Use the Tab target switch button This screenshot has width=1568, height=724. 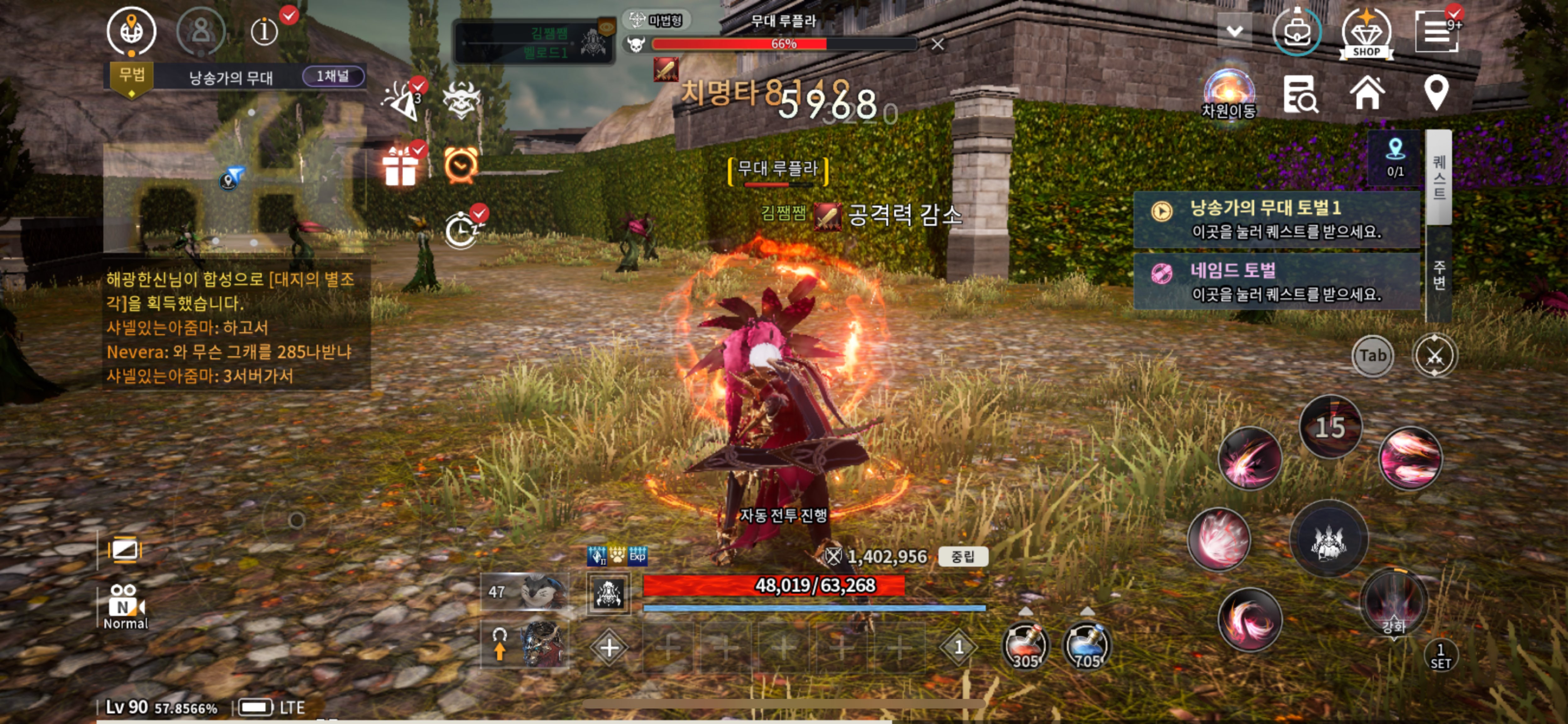(1373, 356)
